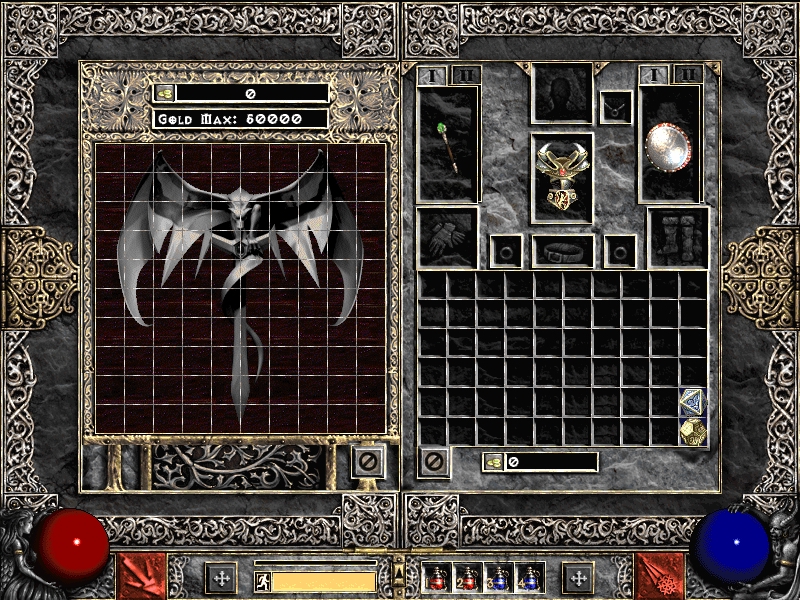Click the cross button beside the right skill
This screenshot has width=800, height=600.
tap(578, 577)
